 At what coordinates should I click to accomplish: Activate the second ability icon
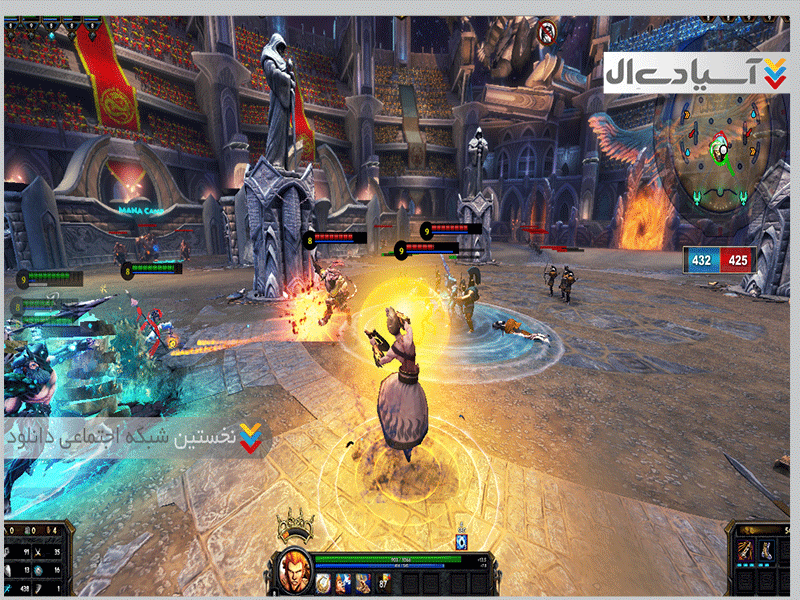(x=343, y=581)
